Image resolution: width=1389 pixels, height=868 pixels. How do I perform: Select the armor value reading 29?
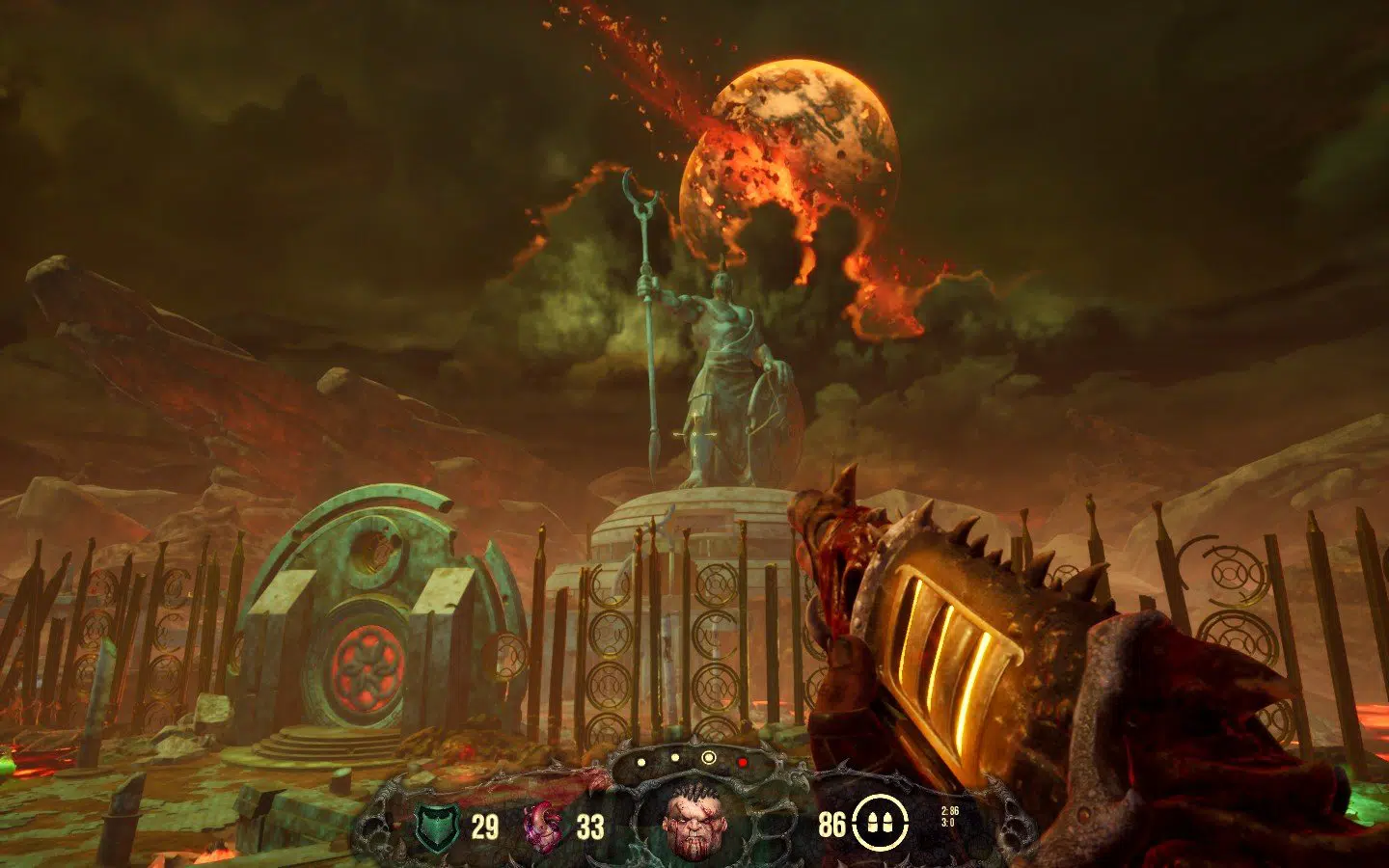pos(483,826)
